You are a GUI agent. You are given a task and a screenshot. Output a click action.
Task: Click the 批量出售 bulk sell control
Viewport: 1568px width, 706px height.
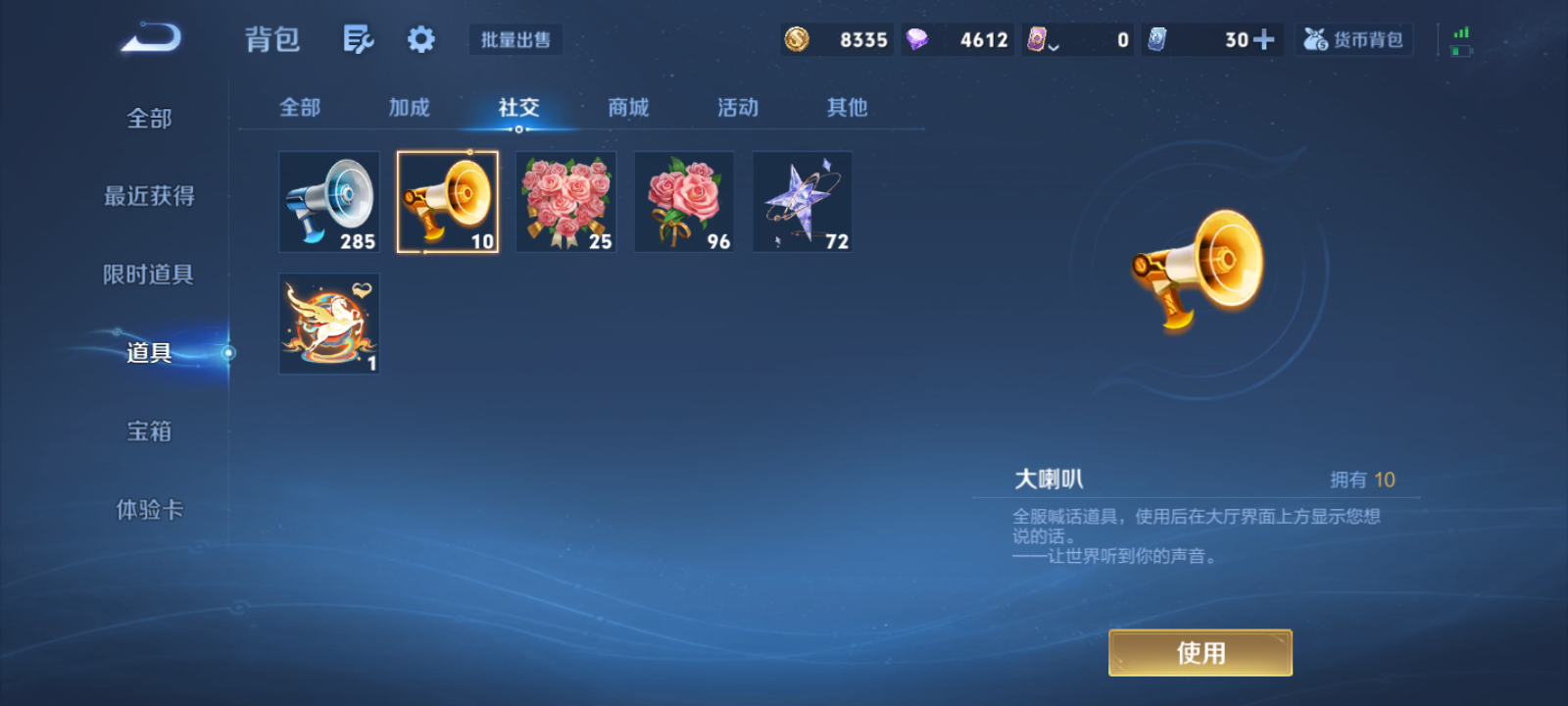click(515, 39)
